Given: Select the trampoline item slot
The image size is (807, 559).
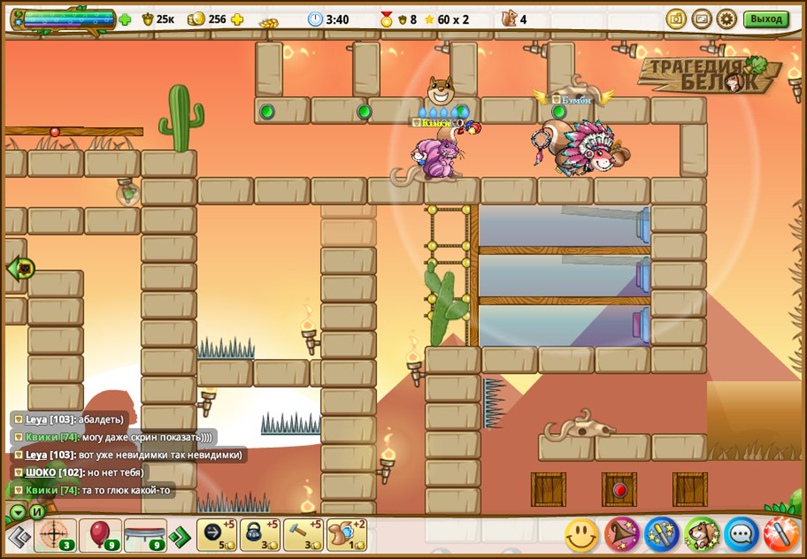Looking at the screenshot, I should [x=143, y=535].
